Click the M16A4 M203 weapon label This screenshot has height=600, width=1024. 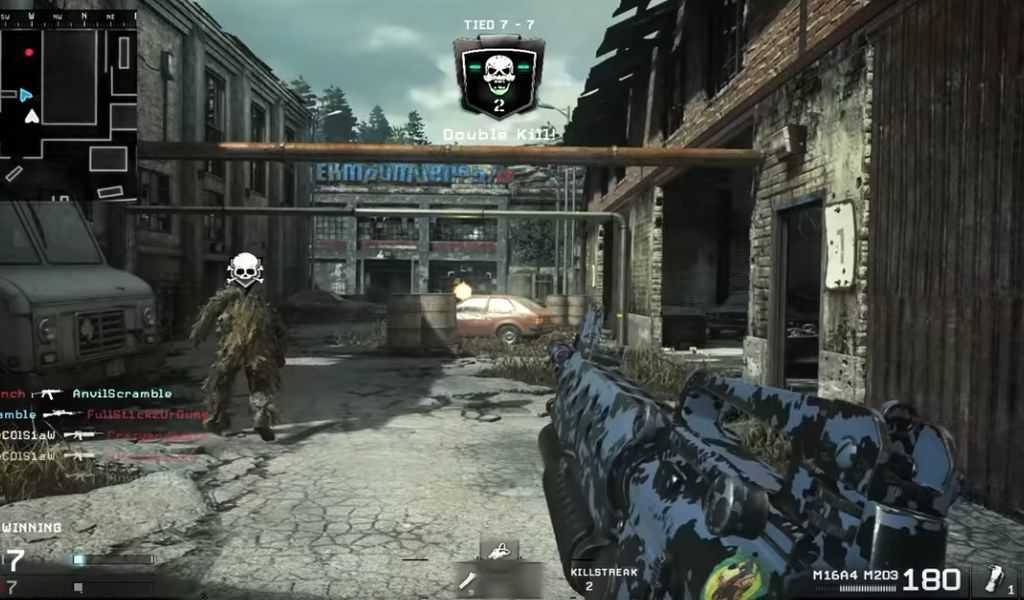tap(854, 575)
